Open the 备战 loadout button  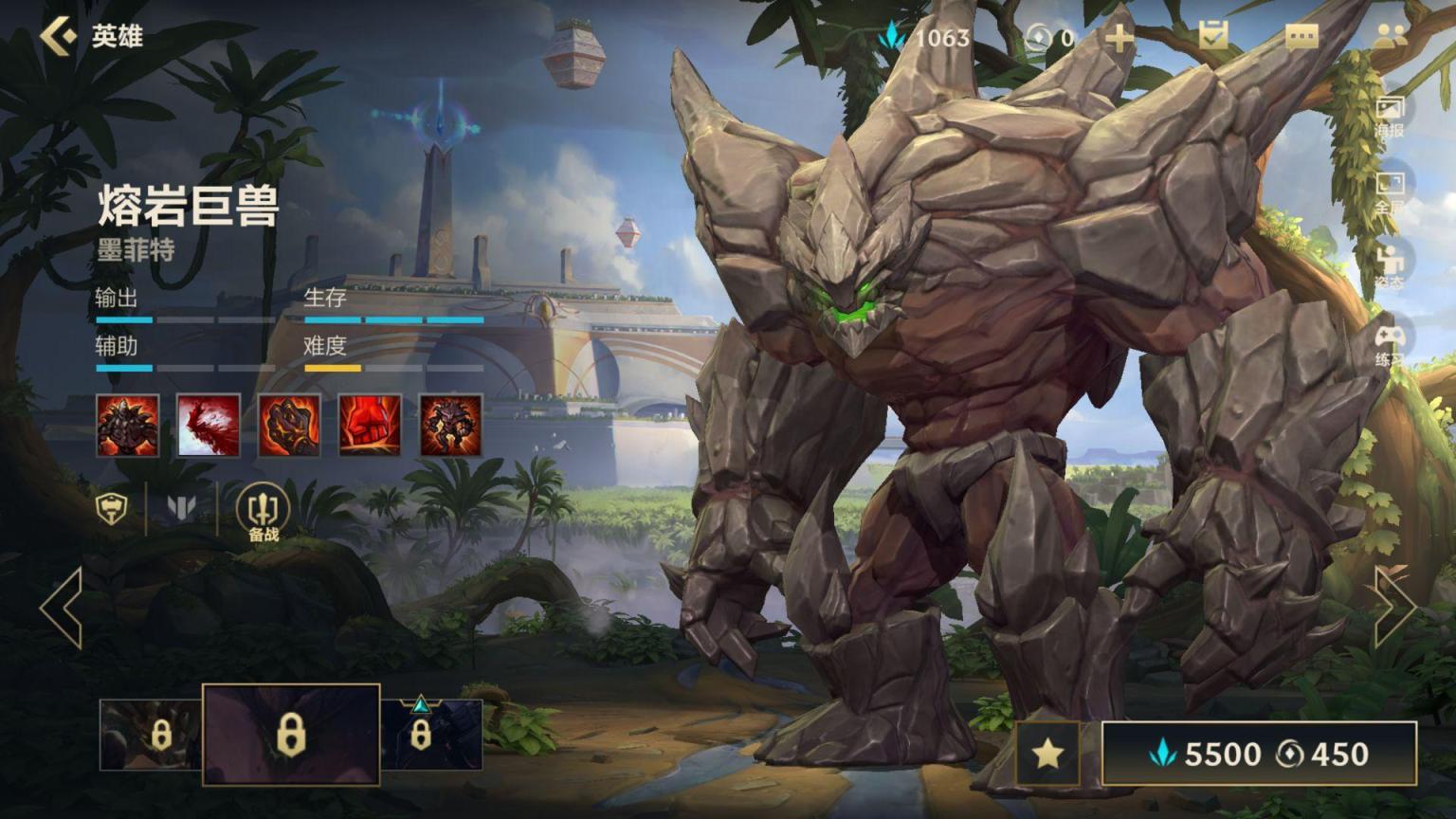pos(263,513)
